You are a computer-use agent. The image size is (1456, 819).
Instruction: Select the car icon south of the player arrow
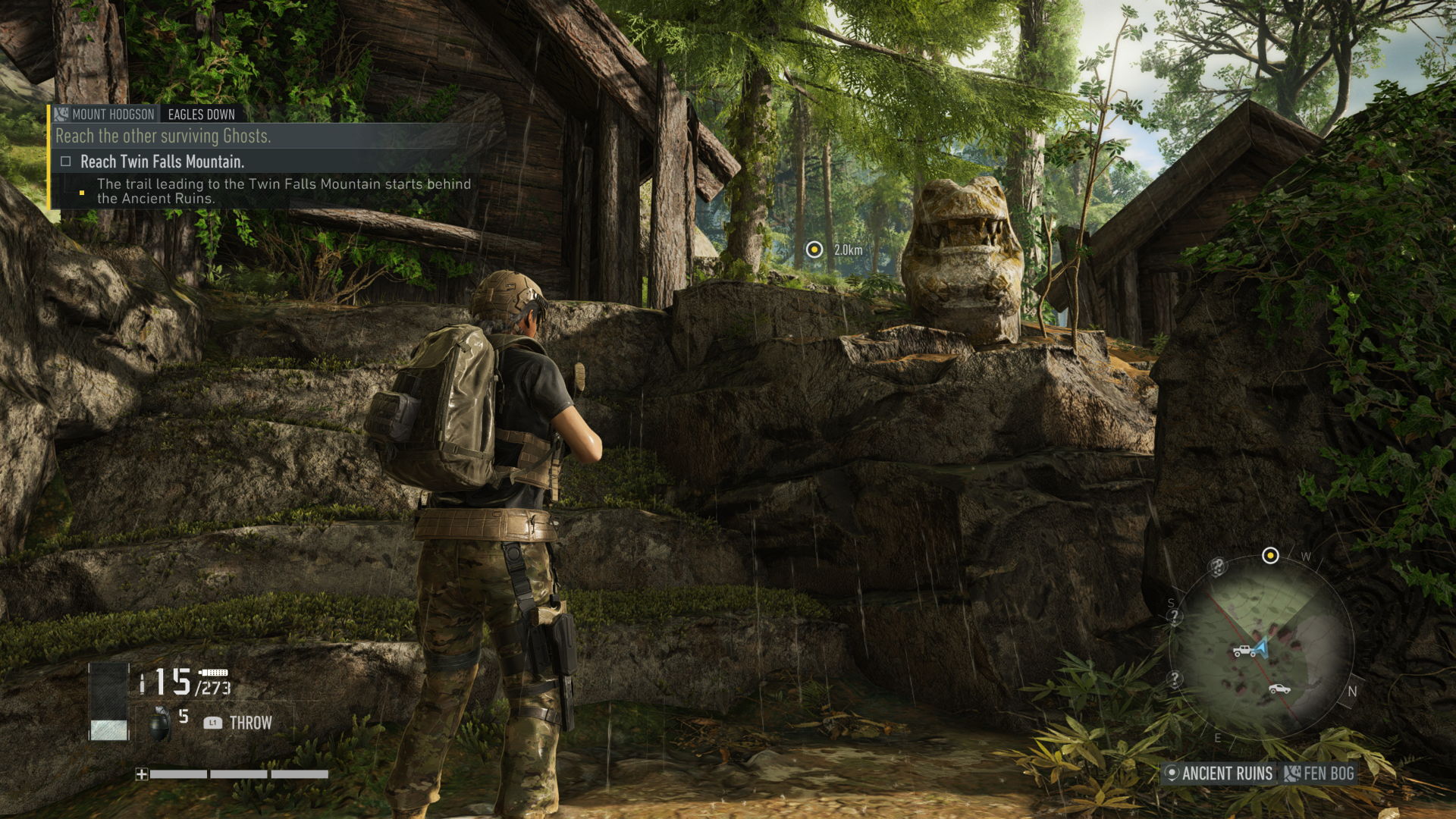click(1279, 689)
